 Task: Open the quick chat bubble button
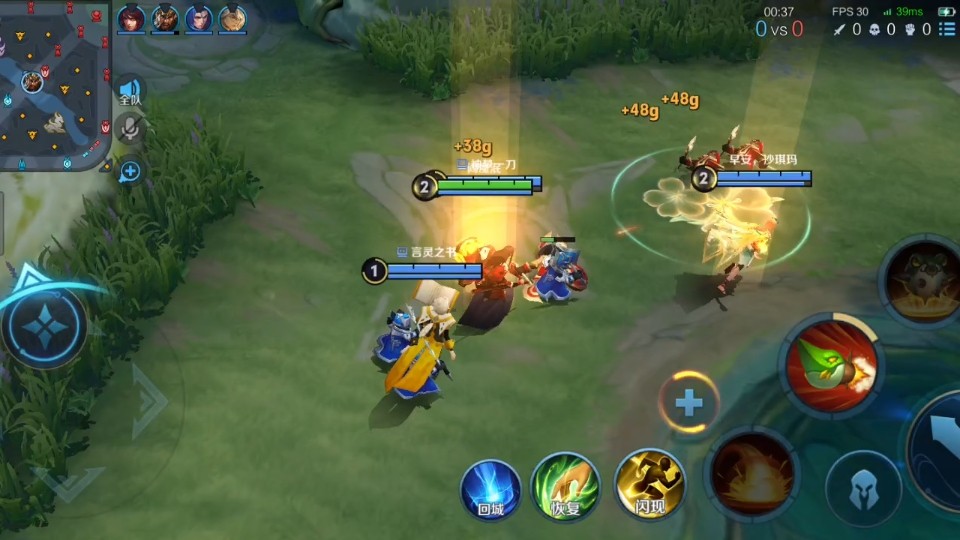tap(130, 171)
